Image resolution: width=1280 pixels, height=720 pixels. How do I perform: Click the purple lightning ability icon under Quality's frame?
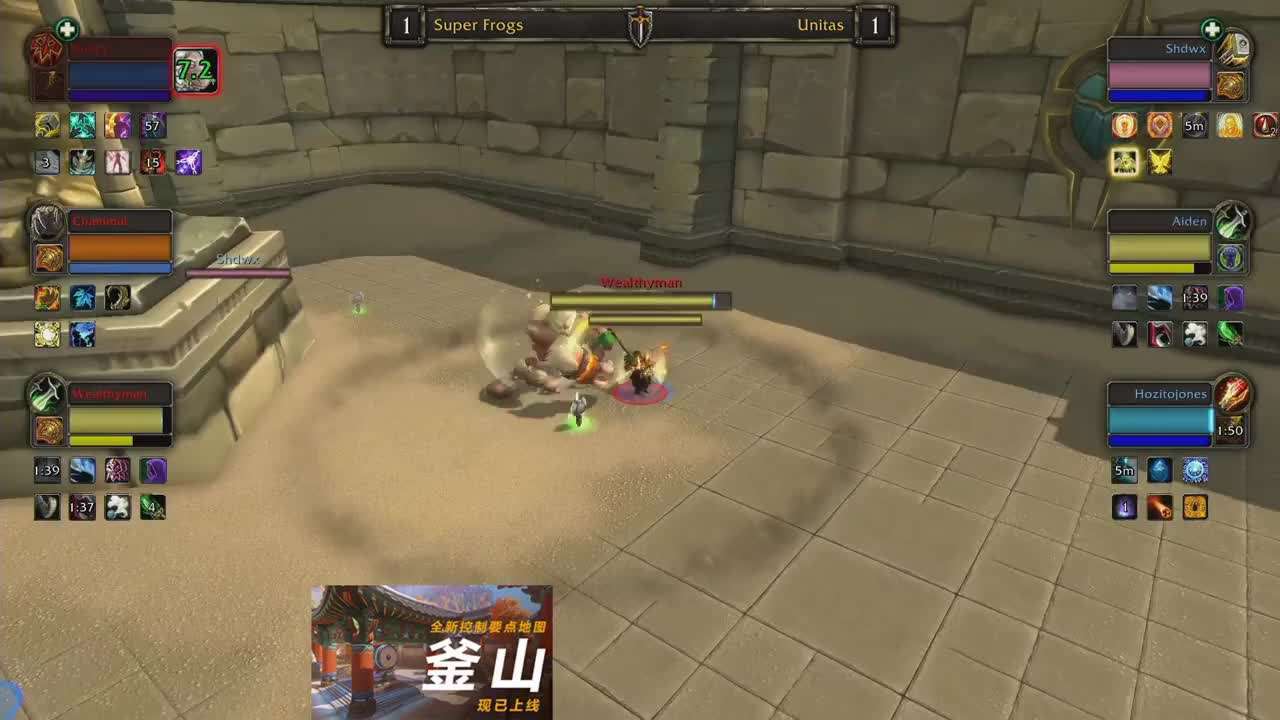click(189, 163)
